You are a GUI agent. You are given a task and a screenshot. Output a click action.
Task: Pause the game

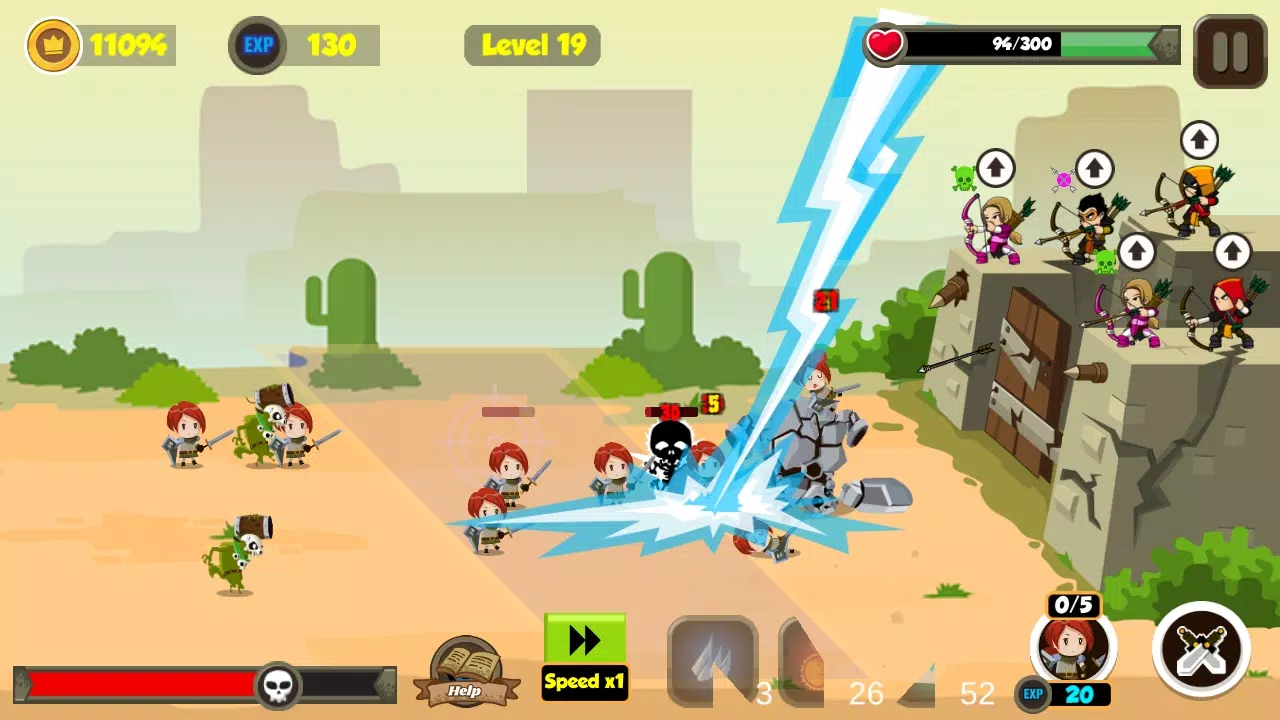[1230, 51]
